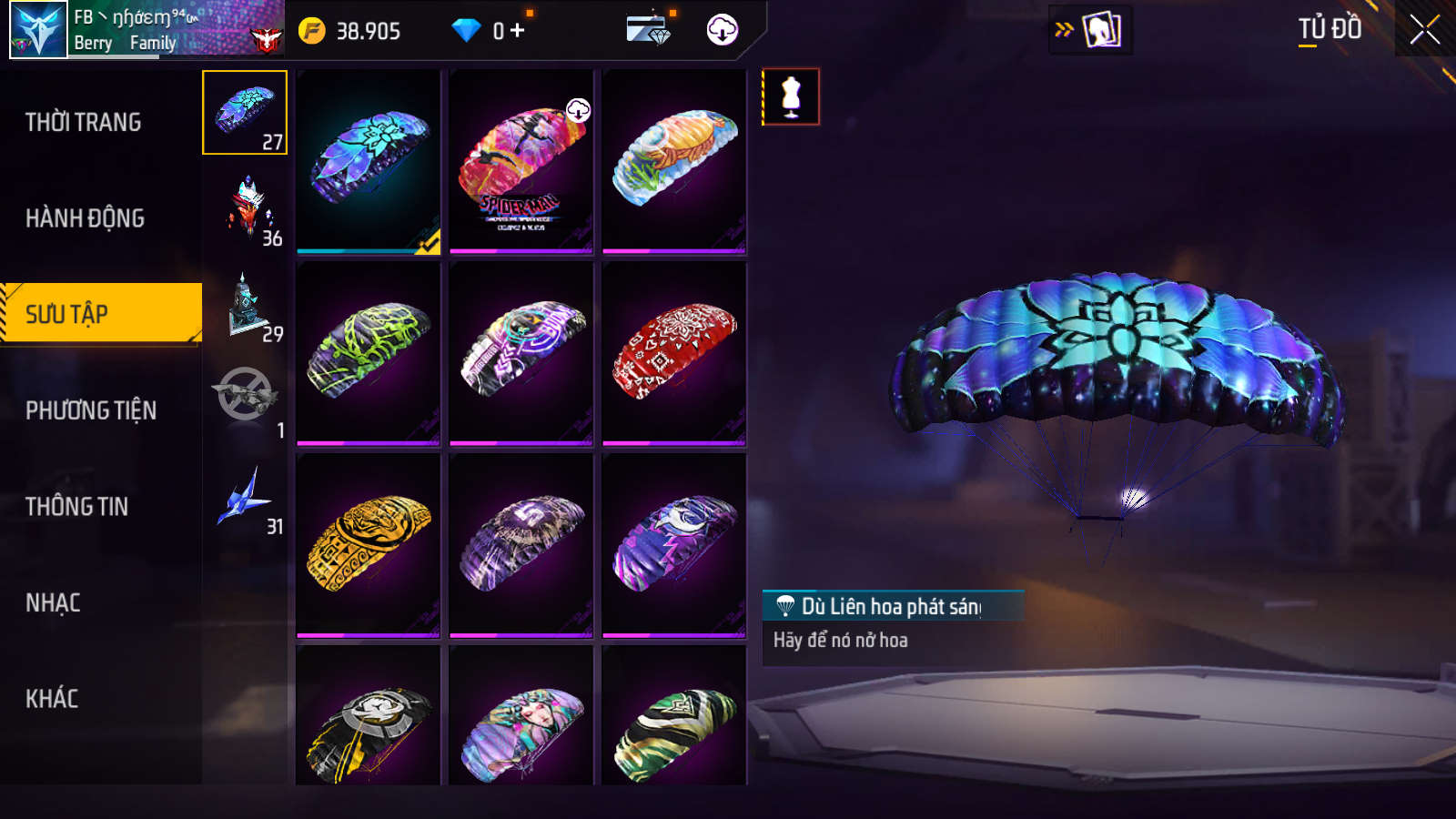Add diamonds with the plus button
The height and width of the screenshot is (819, 1456).
517,31
